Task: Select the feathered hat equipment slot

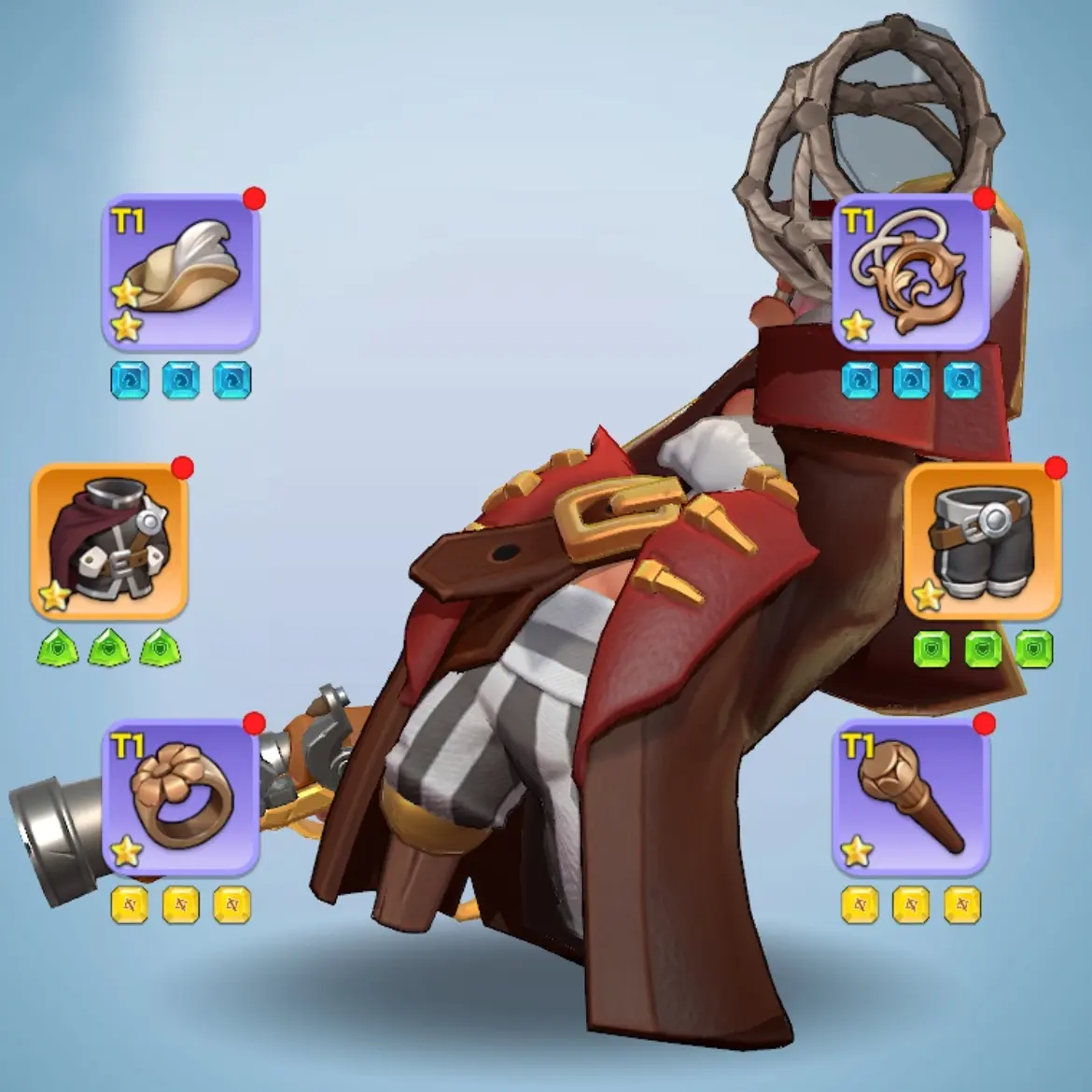Action: click(x=180, y=273)
